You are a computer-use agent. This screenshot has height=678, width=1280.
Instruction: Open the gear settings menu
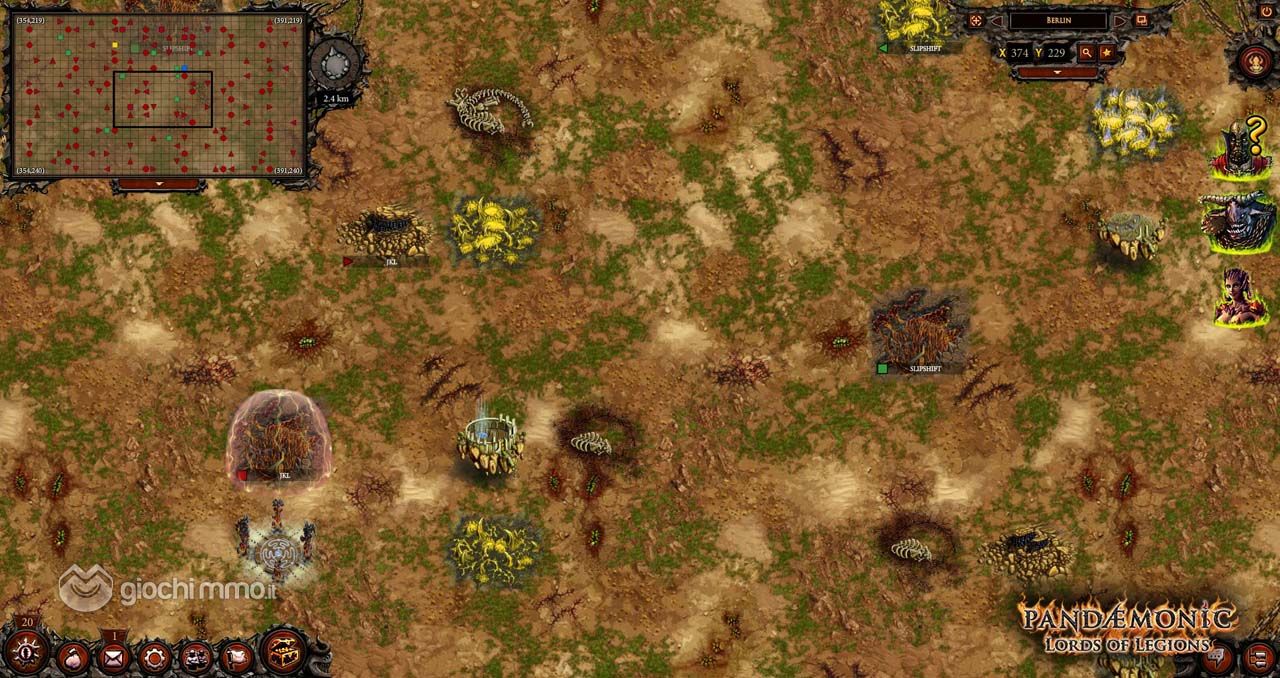155,658
